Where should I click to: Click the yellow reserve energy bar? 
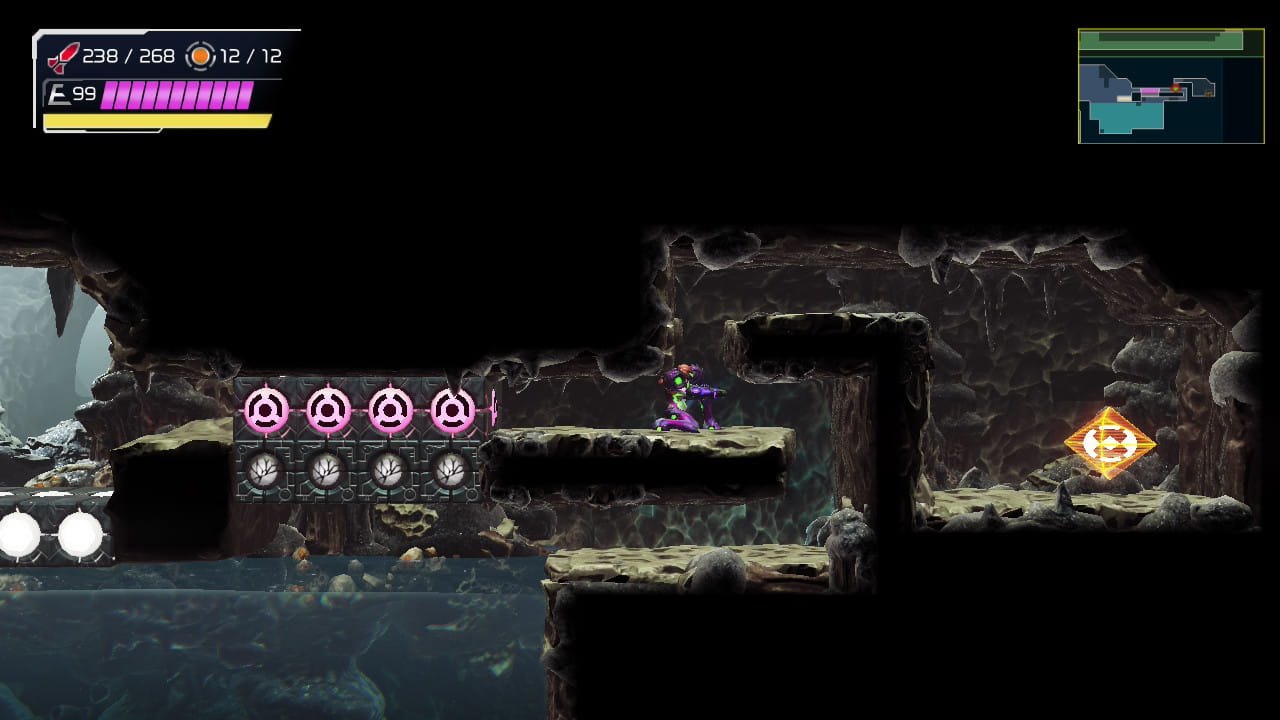[155, 119]
